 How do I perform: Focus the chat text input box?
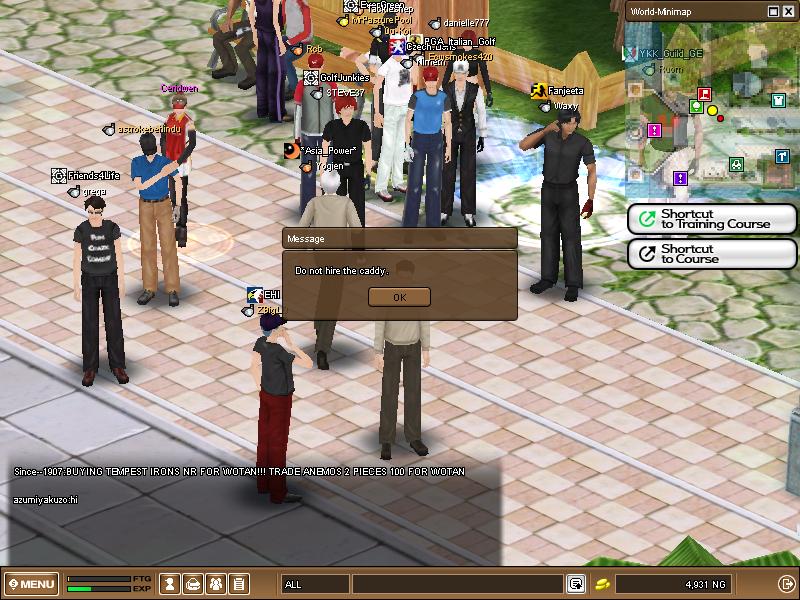tap(457, 584)
